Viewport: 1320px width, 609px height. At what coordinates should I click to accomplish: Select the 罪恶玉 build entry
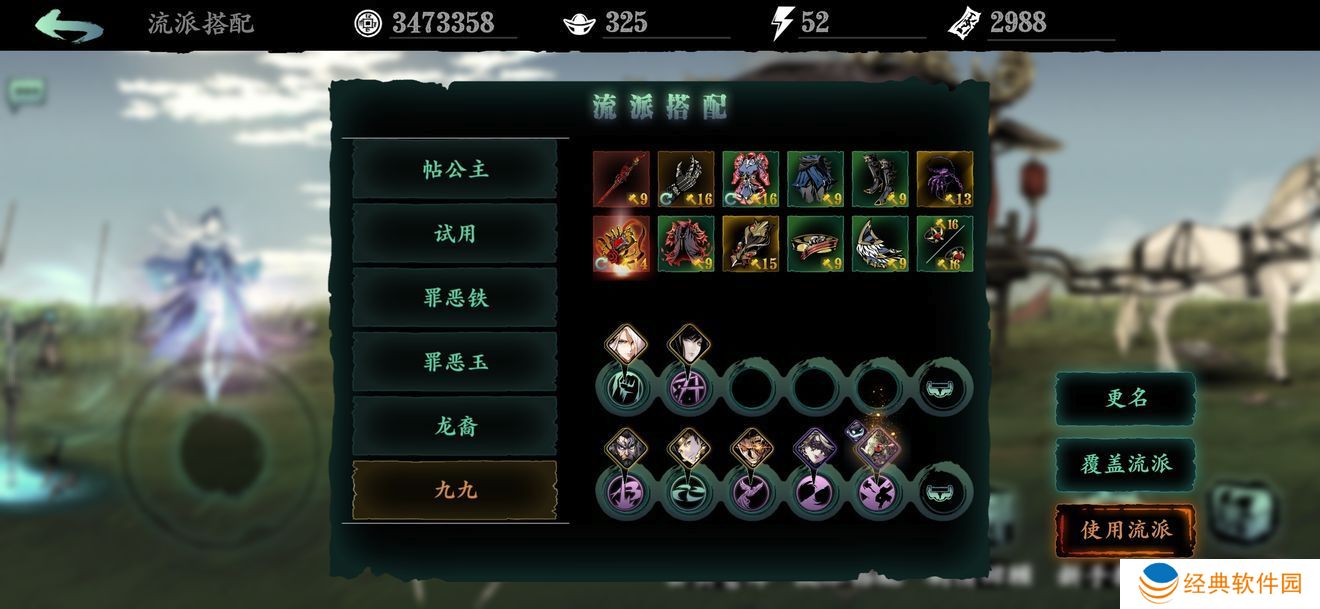click(x=455, y=362)
